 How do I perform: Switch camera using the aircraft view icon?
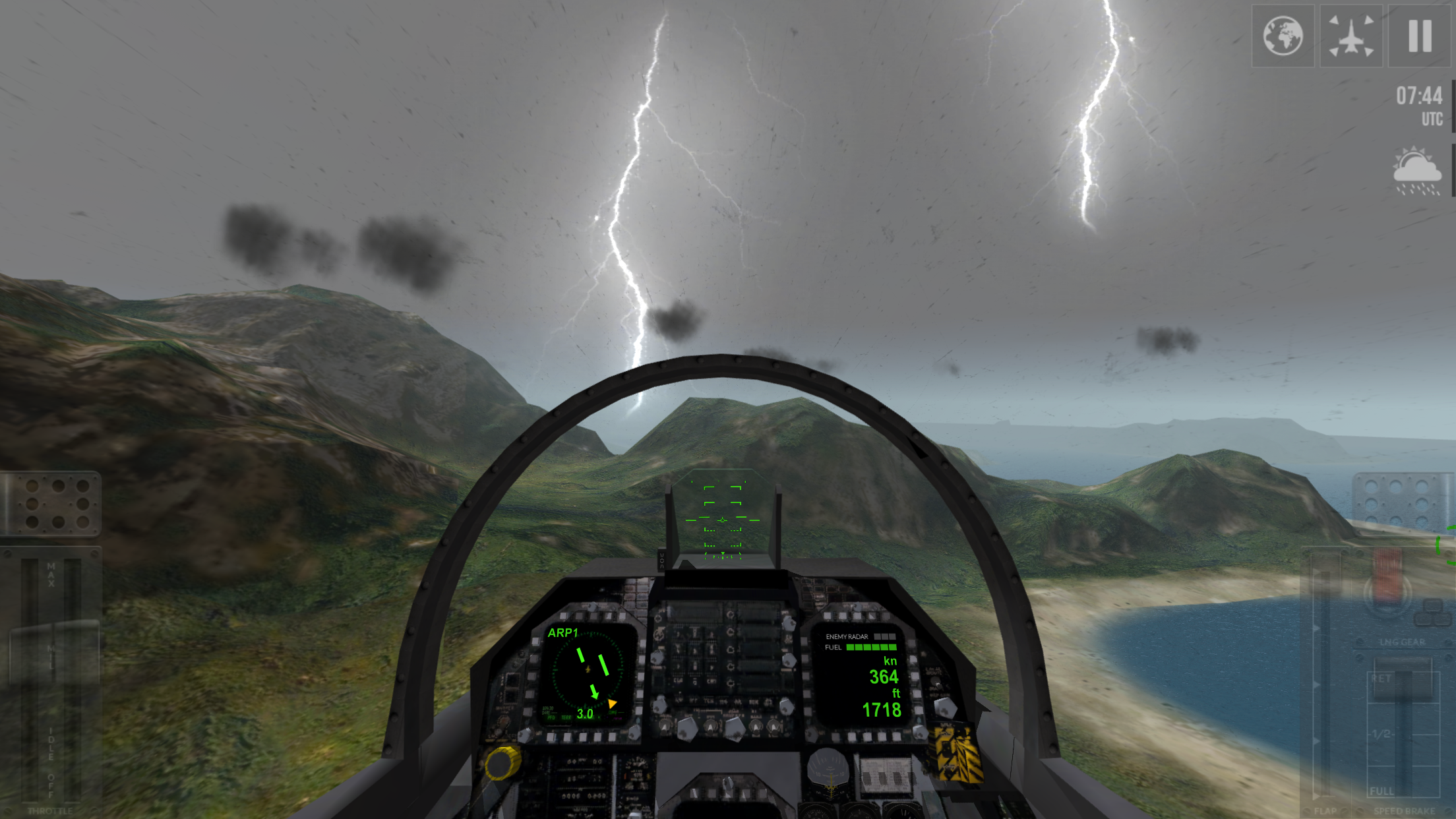coord(1350,36)
